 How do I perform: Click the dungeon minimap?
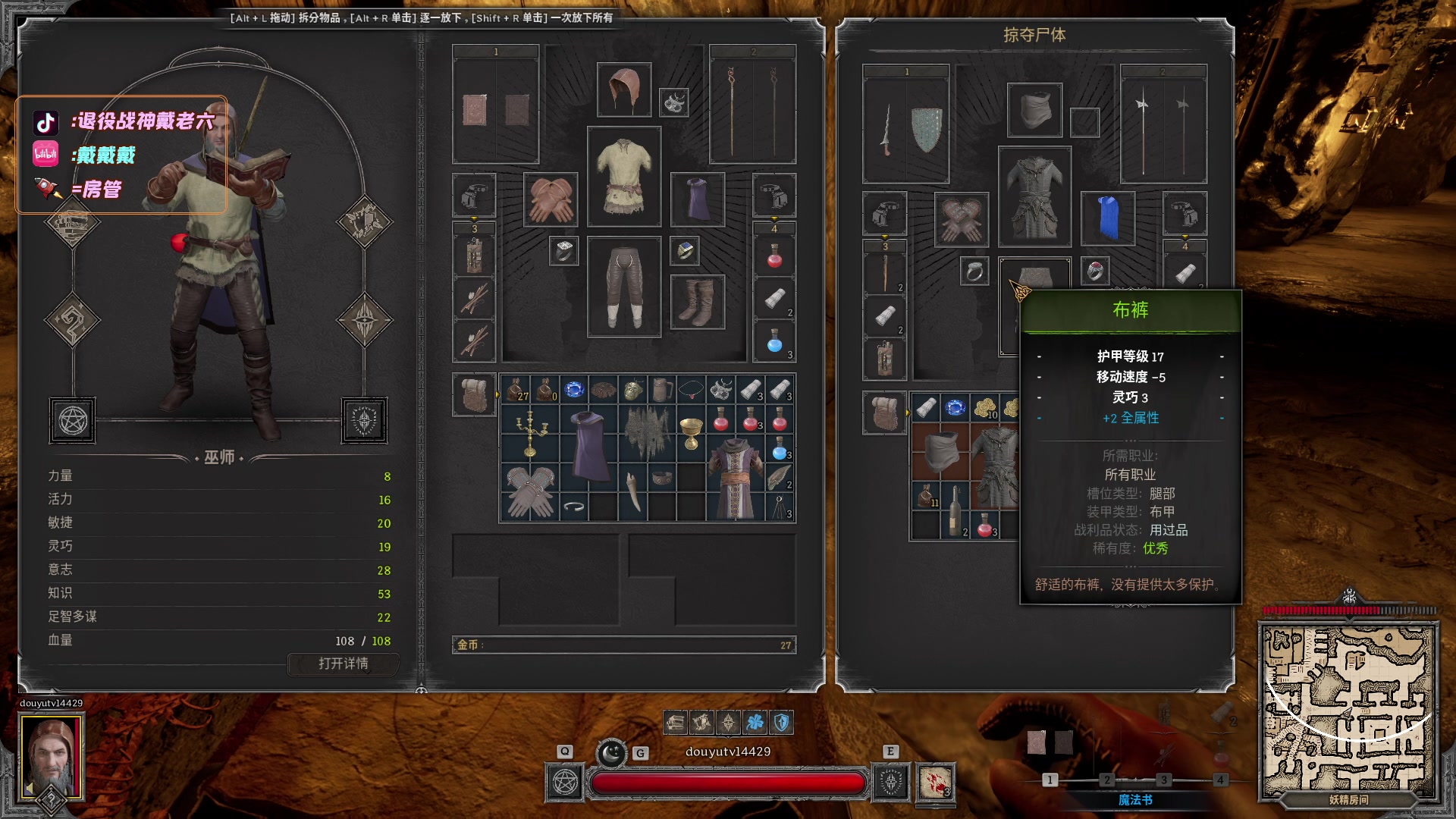pos(1348,711)
